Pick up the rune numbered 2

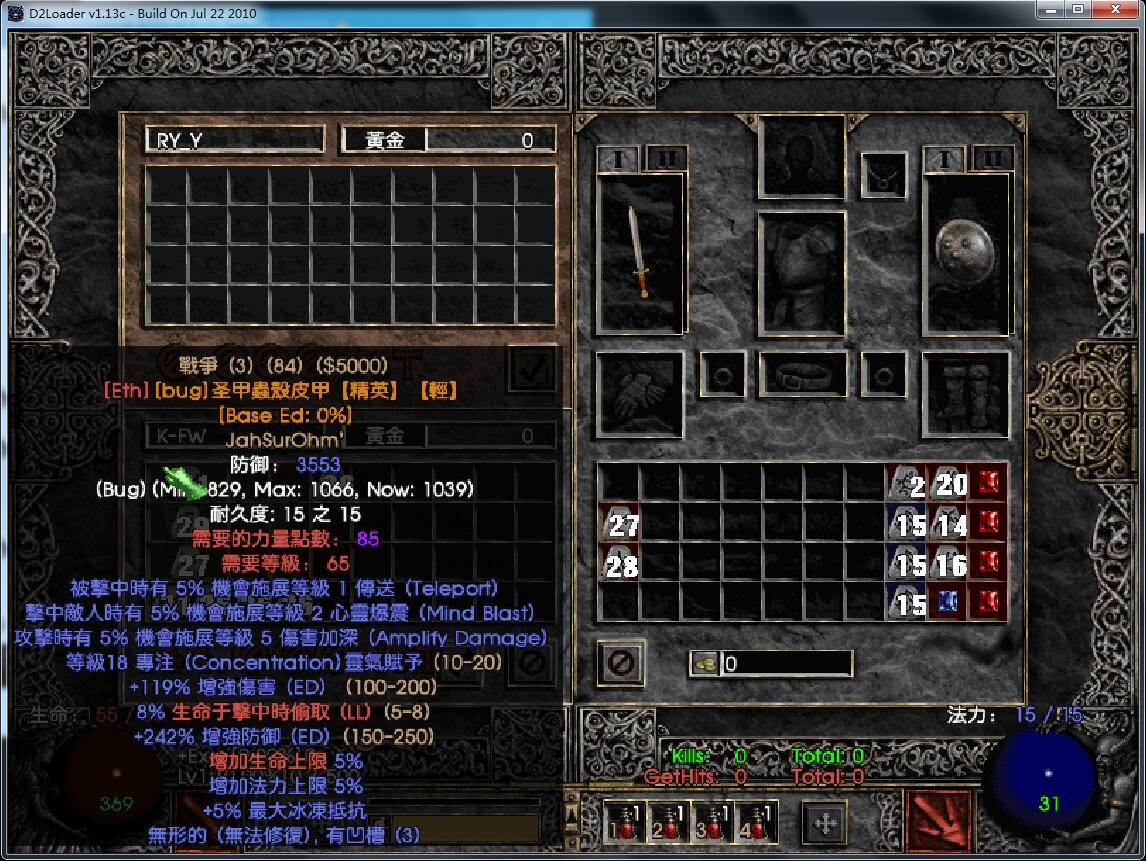[906, 485]
